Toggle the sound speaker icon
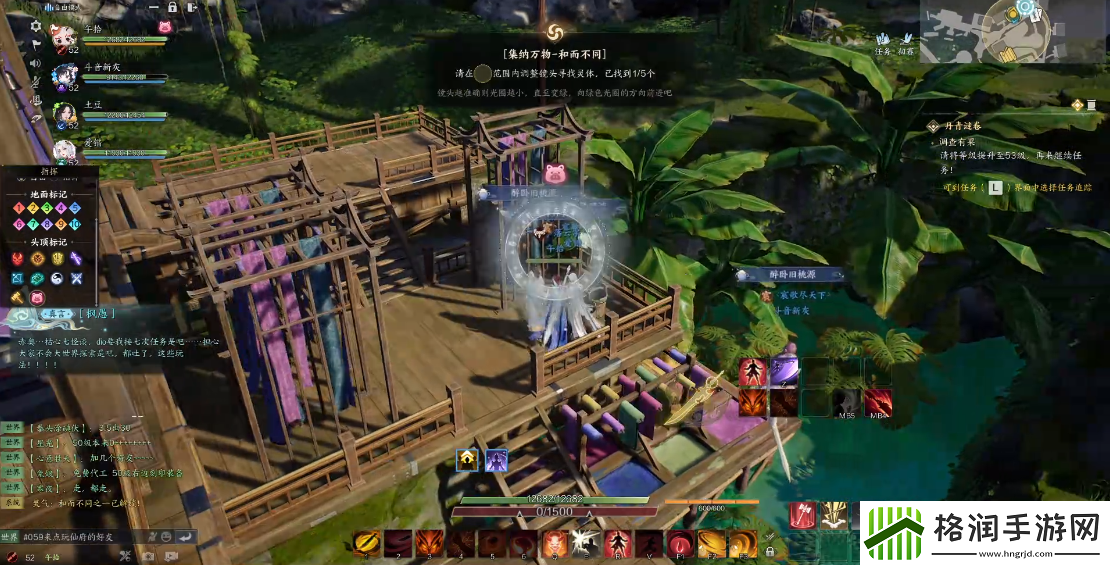 (36, 63)
